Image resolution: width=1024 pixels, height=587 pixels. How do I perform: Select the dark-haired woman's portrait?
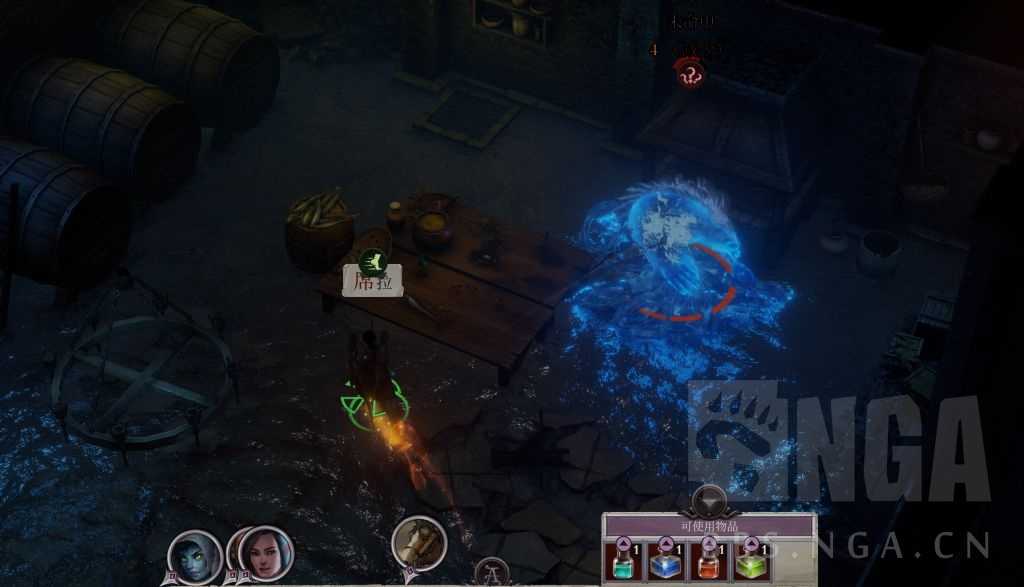[x=267, y=553]
